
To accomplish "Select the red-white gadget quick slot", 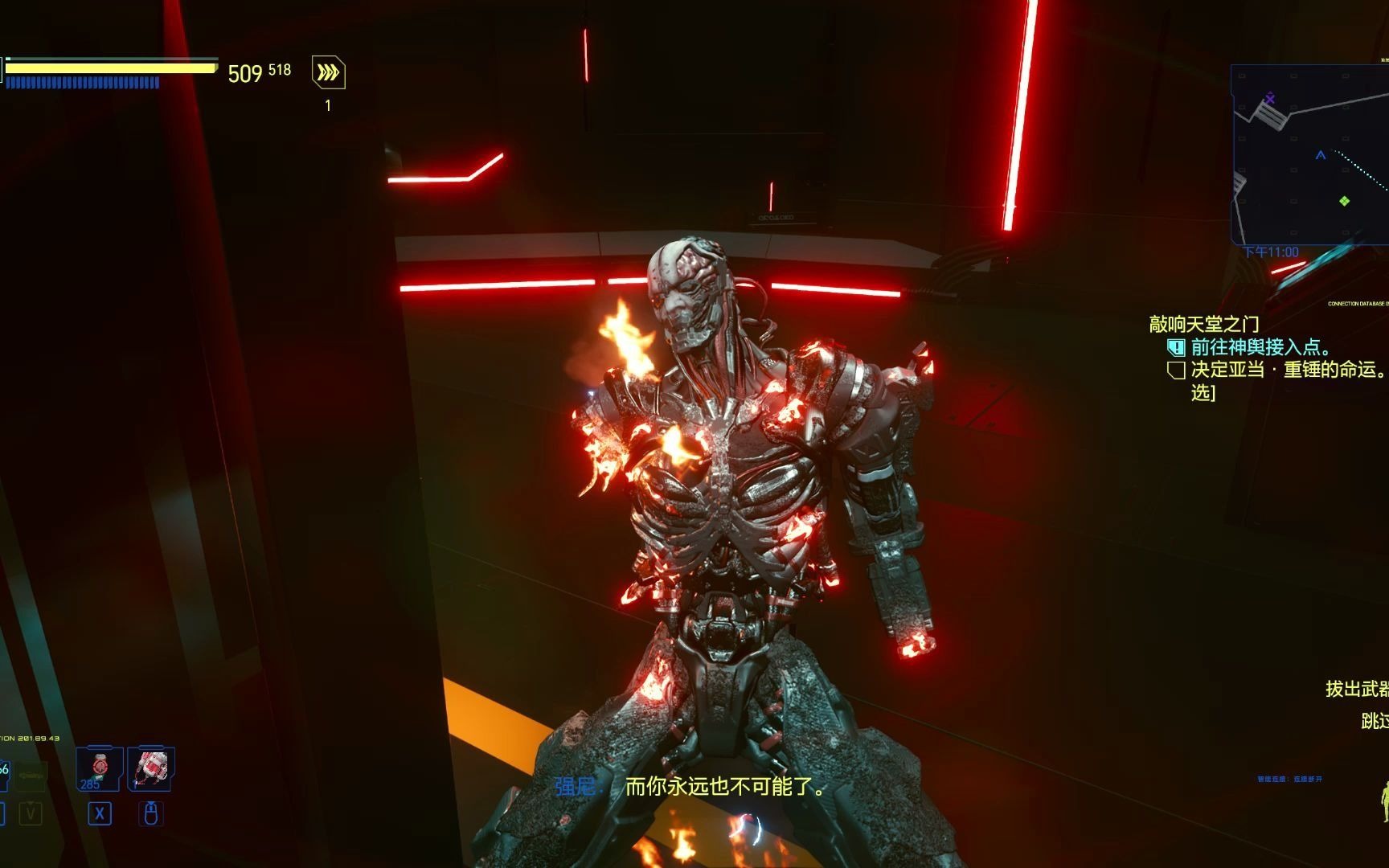I will pyautogui.click(x=151, y=769).
